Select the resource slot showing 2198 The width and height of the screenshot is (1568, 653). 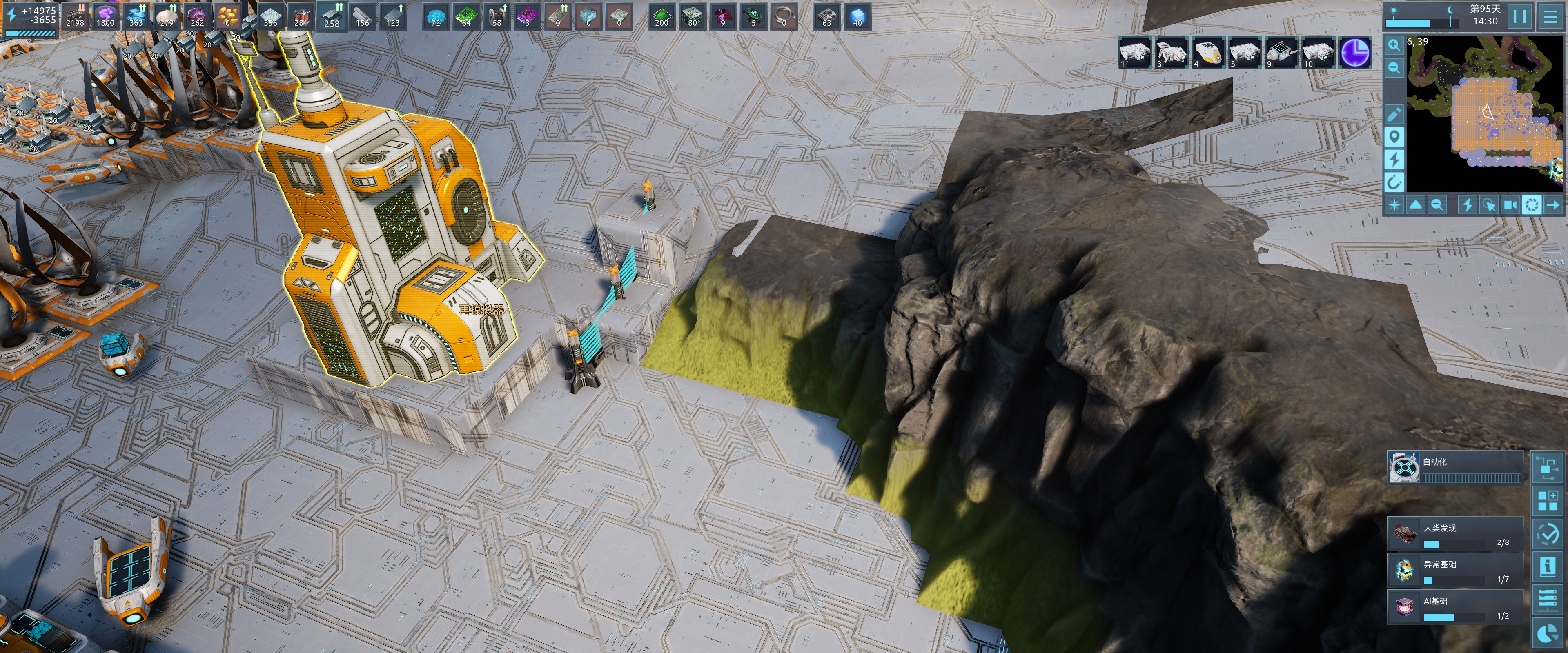point(75,16)
